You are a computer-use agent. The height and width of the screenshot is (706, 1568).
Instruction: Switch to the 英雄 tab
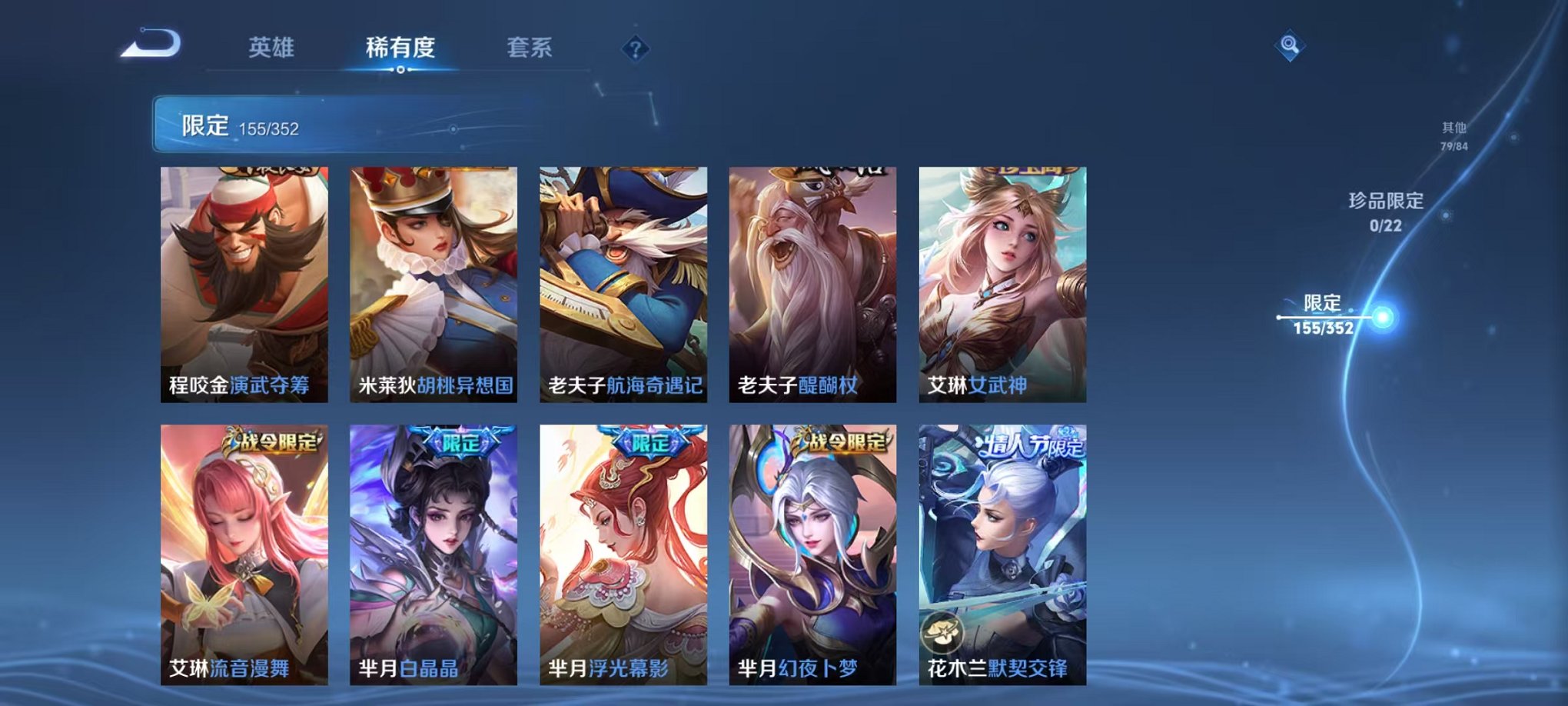pyautogui.click(x=274, y=46)
